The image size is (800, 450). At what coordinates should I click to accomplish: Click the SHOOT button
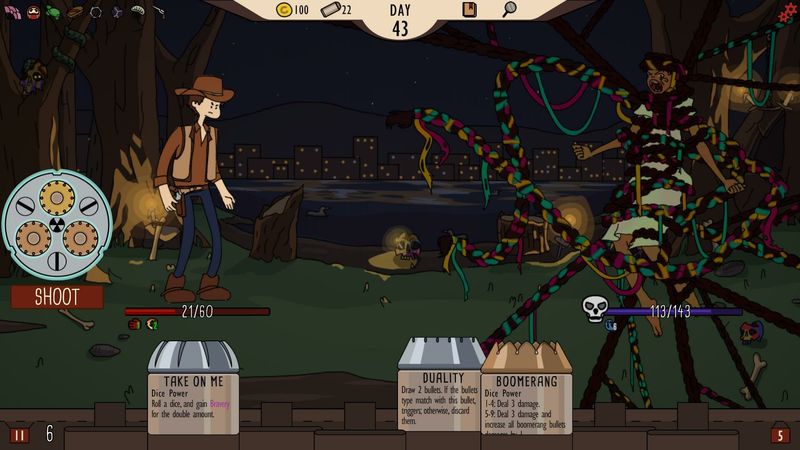57,297
